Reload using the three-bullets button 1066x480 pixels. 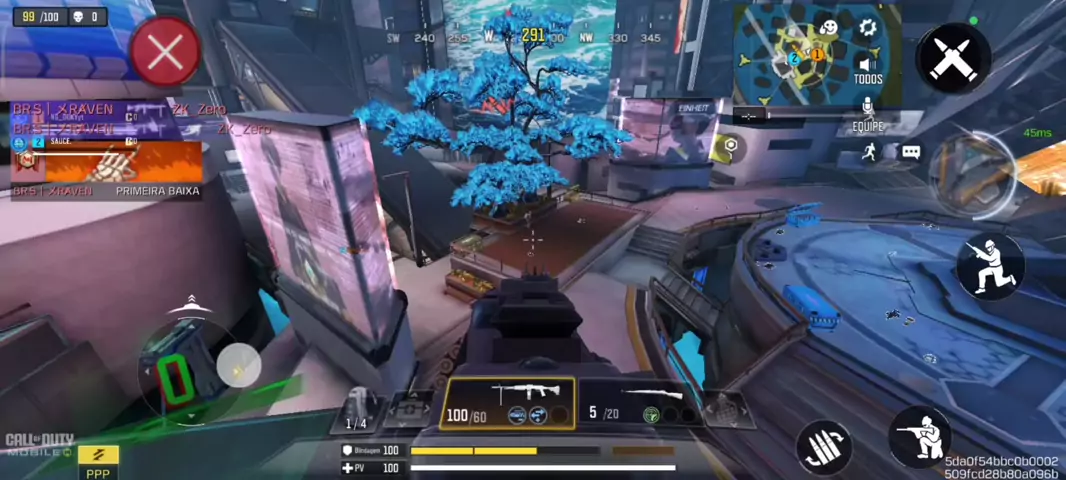(823, 446)
